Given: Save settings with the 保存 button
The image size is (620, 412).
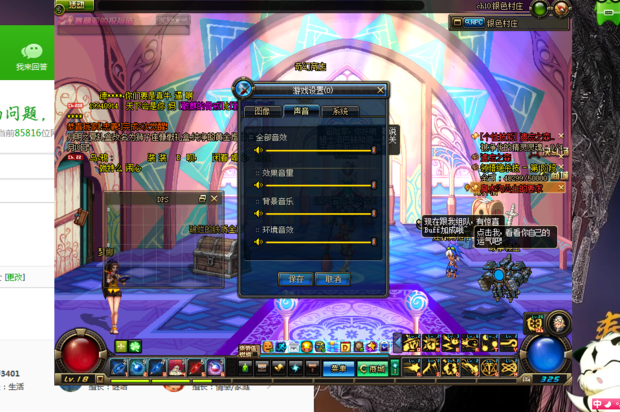Looking at the screenshot, I should pyautogui.click(x=295, y=279).
